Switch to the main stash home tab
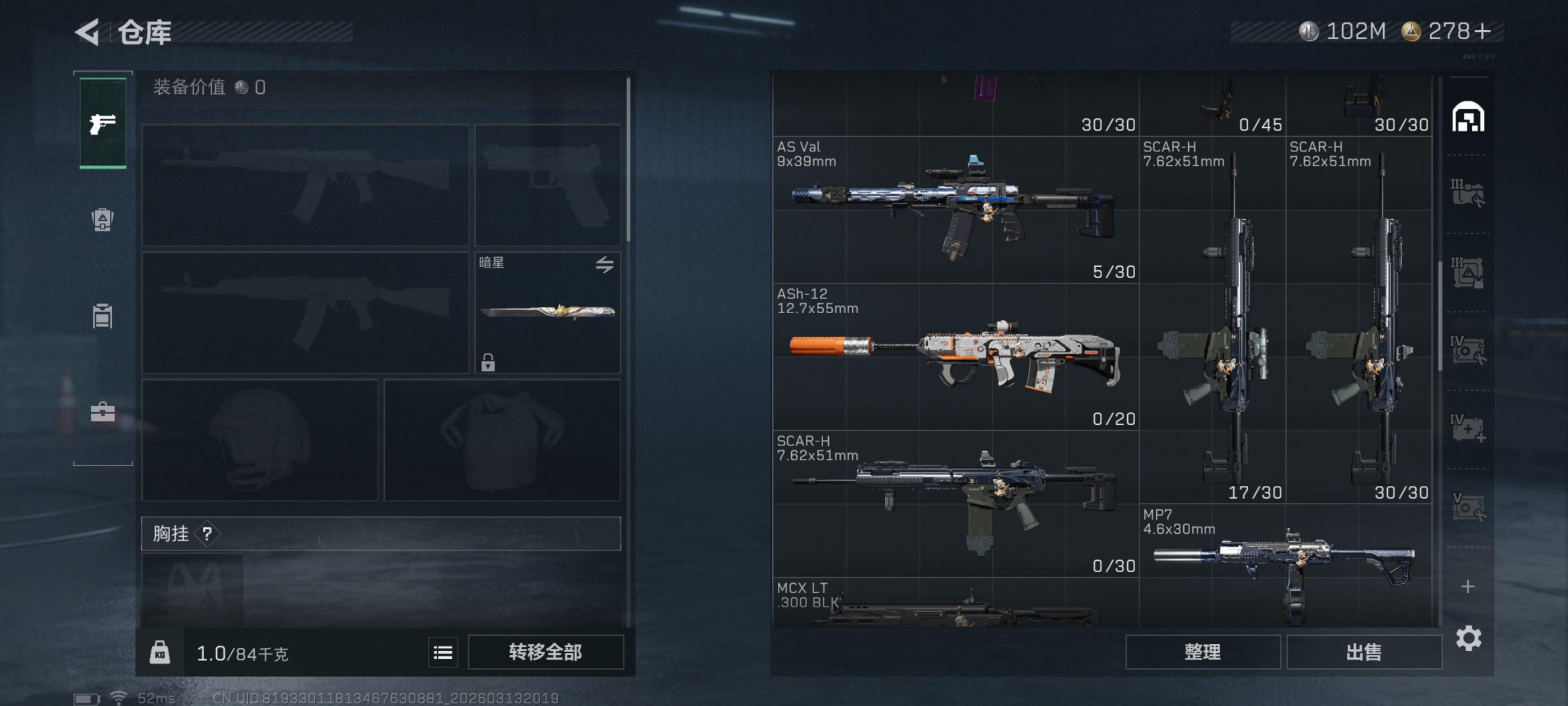 1468,117
